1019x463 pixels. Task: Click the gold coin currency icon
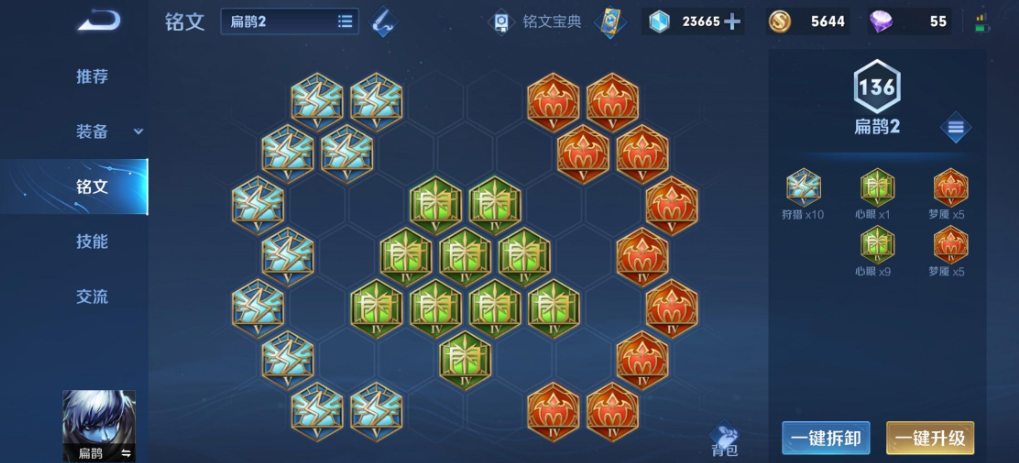[x=779, y=21]
